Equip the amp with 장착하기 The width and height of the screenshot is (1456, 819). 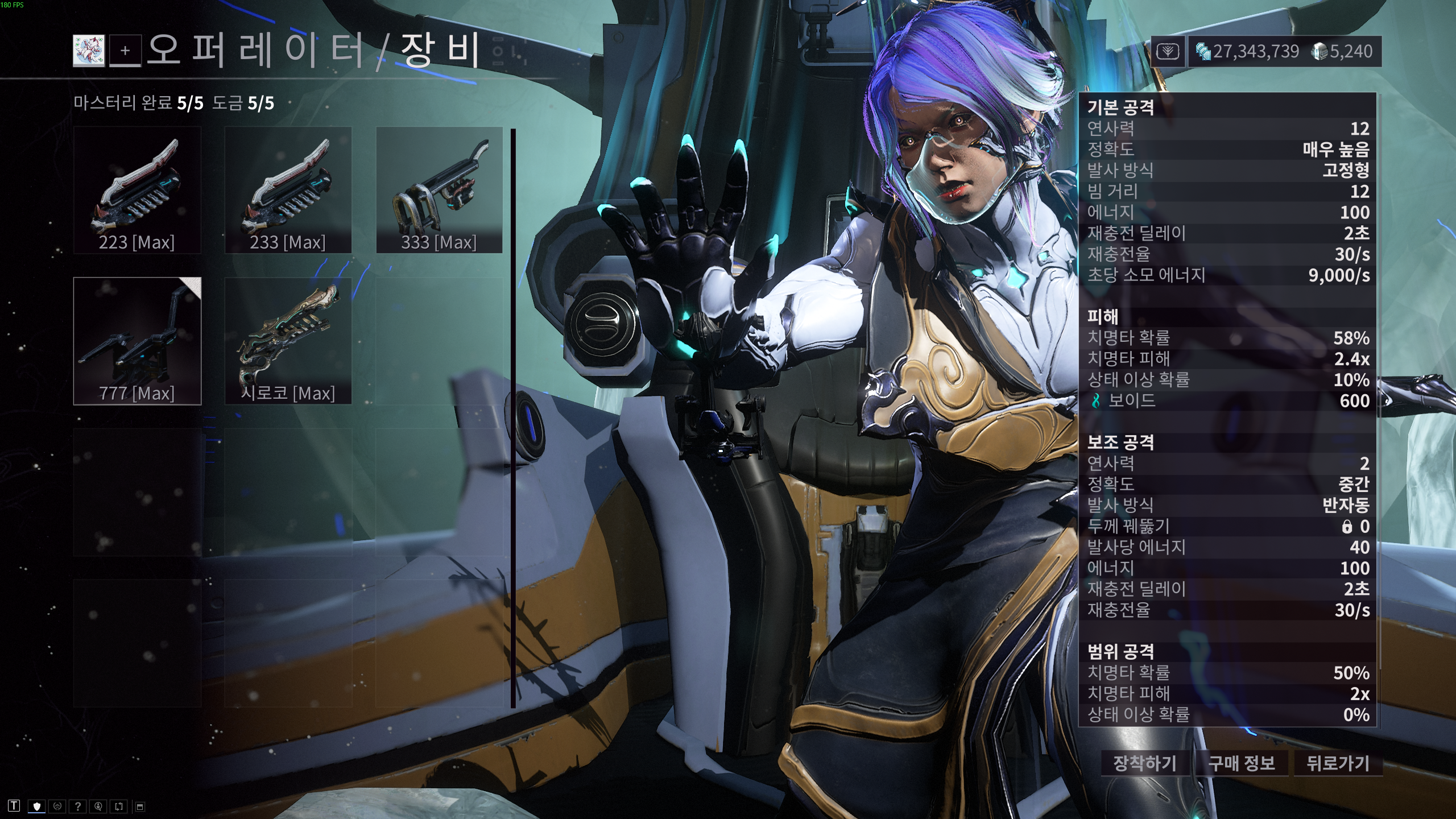(1144, 763)
